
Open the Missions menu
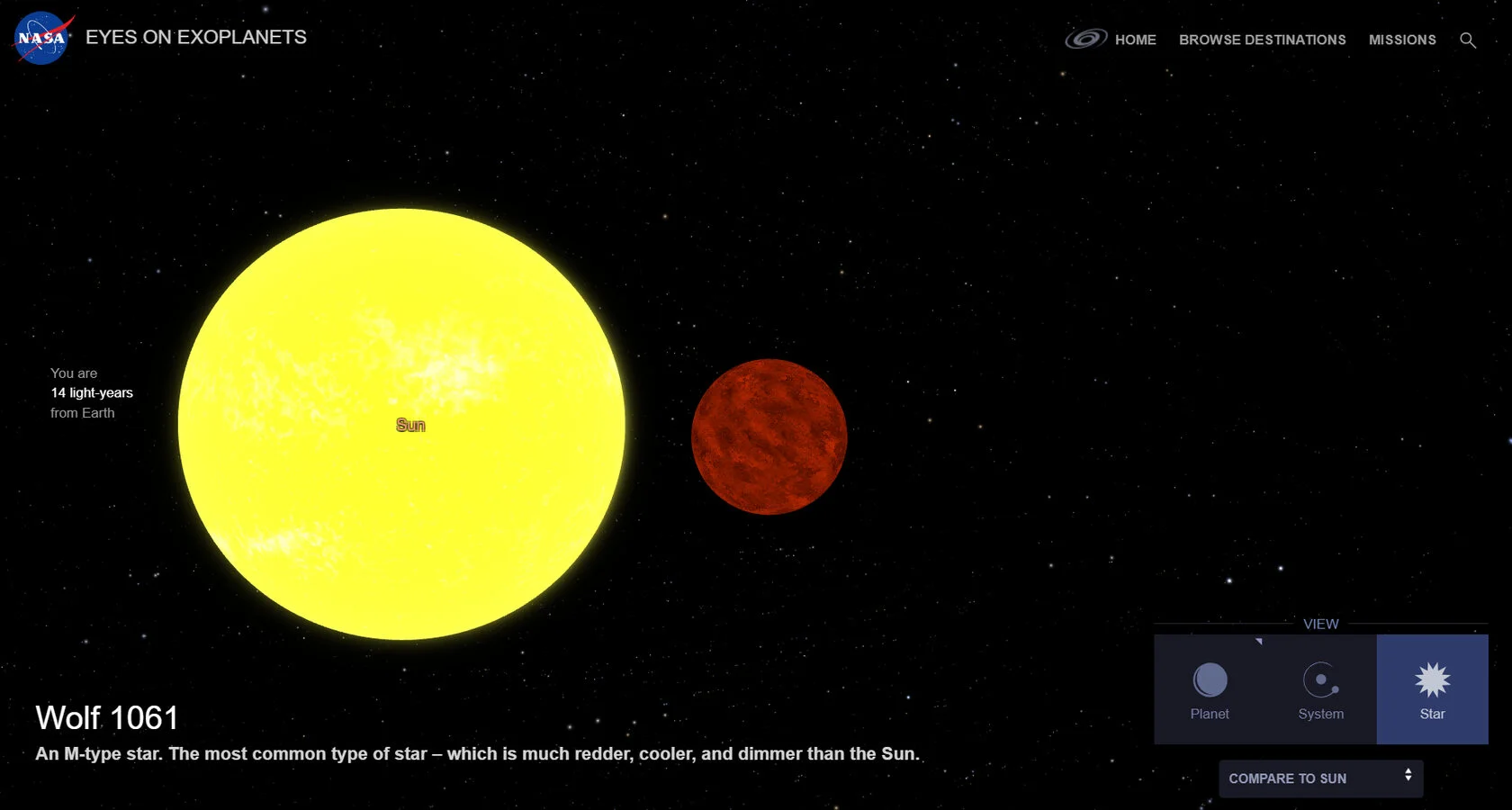(x=1401, y=40)
